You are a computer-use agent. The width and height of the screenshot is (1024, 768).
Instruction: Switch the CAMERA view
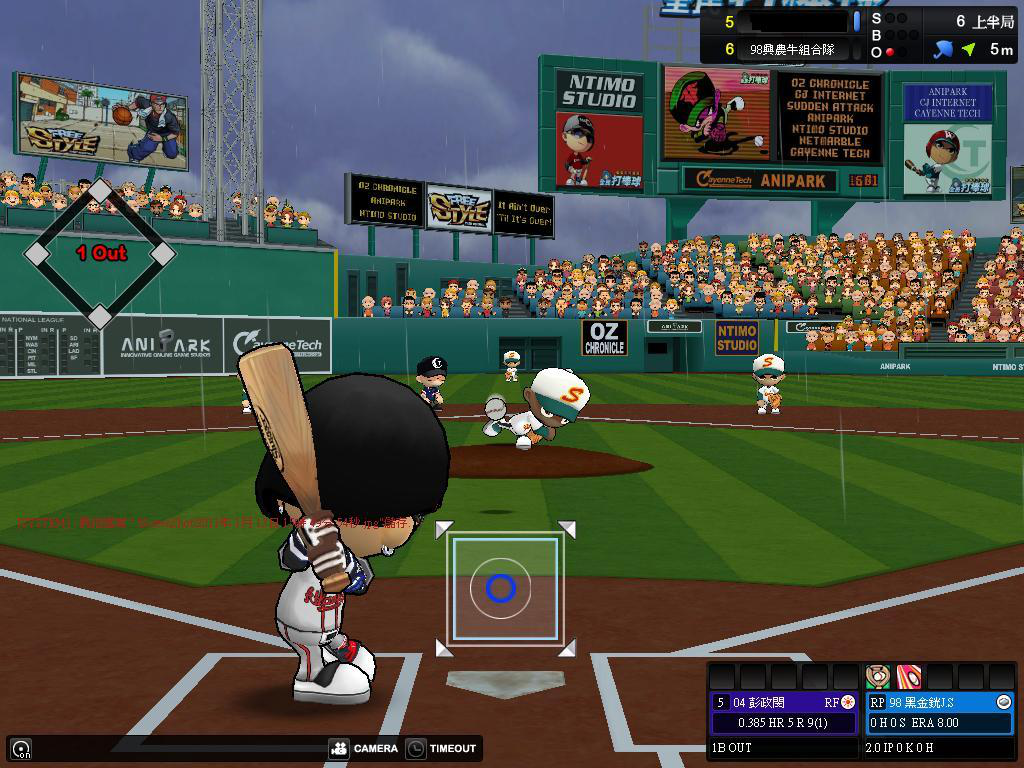[x=364, y=748]
